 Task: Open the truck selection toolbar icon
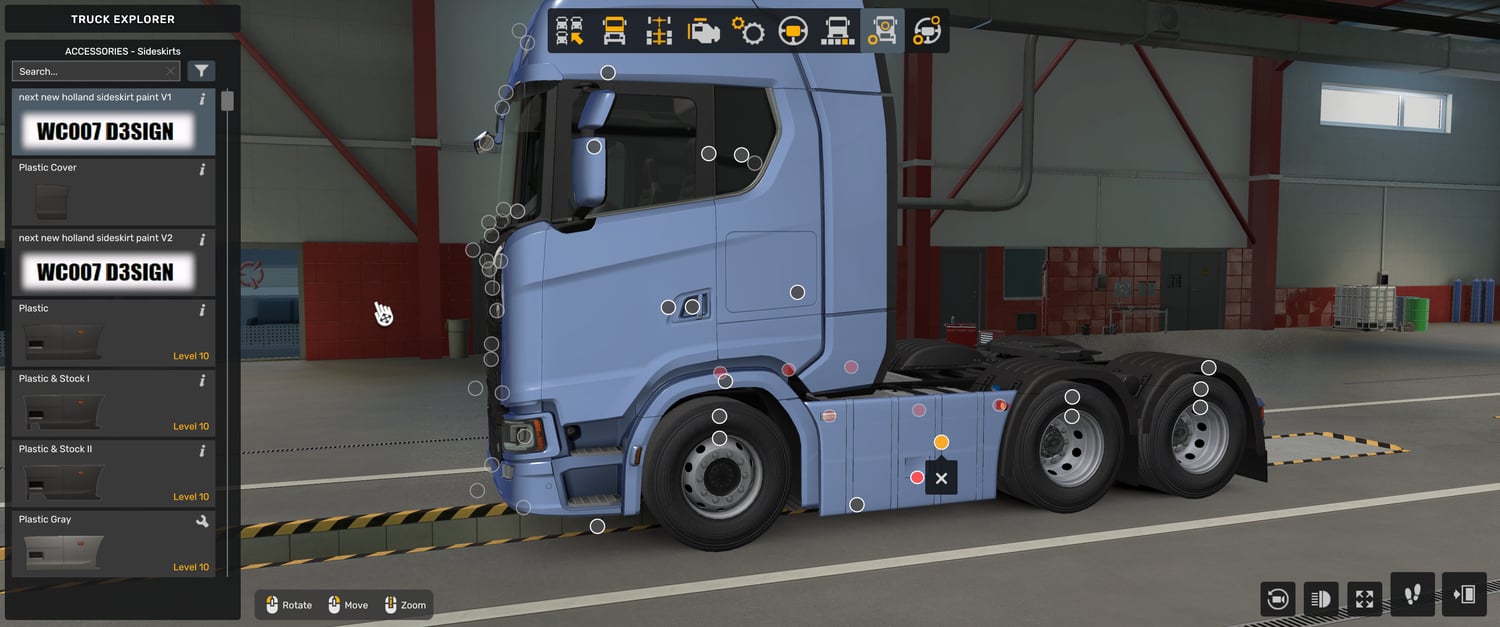point(569,31)
